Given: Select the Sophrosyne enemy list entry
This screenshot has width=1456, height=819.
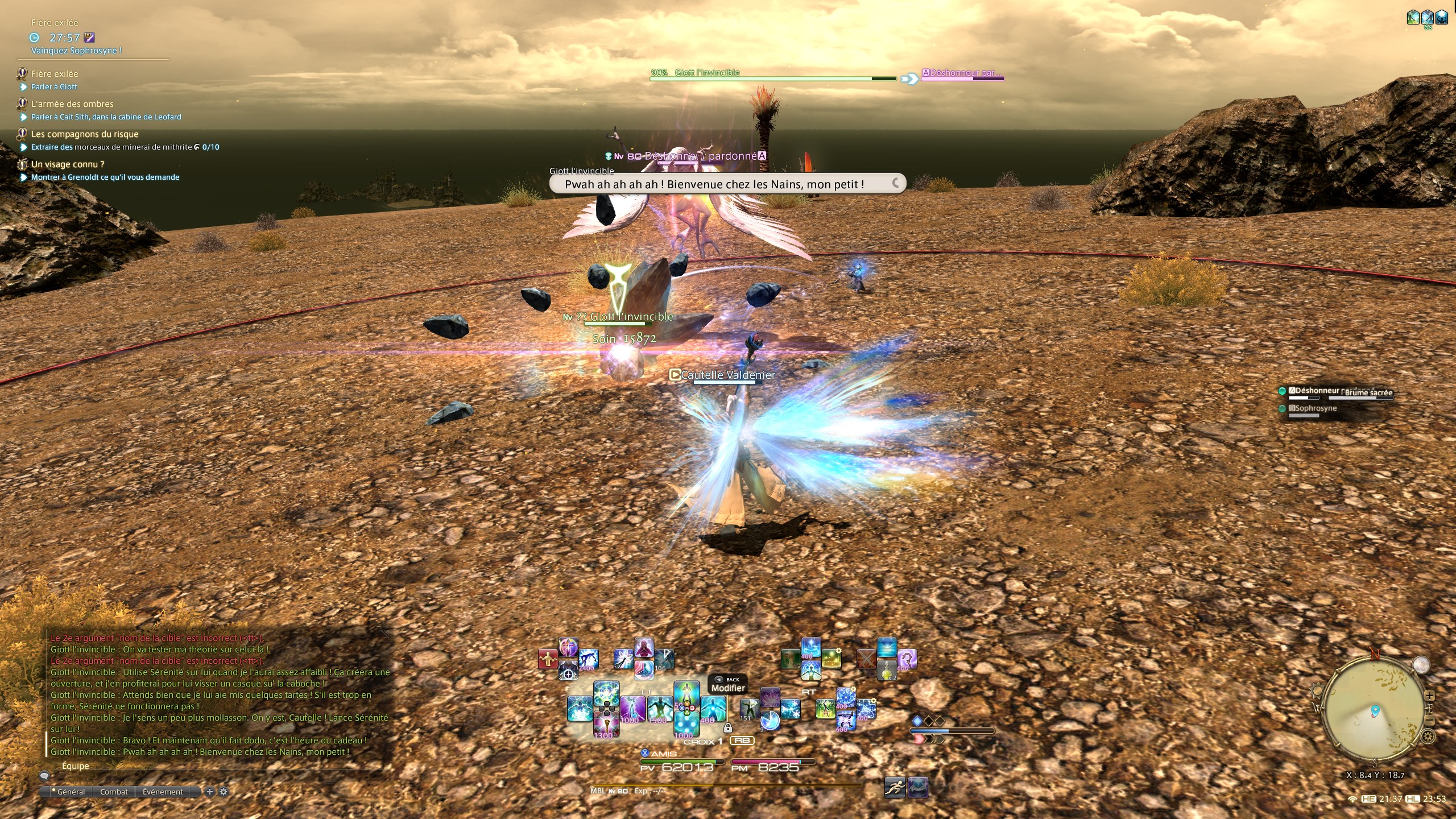Looking at the screenshot, I should 1315,408.
